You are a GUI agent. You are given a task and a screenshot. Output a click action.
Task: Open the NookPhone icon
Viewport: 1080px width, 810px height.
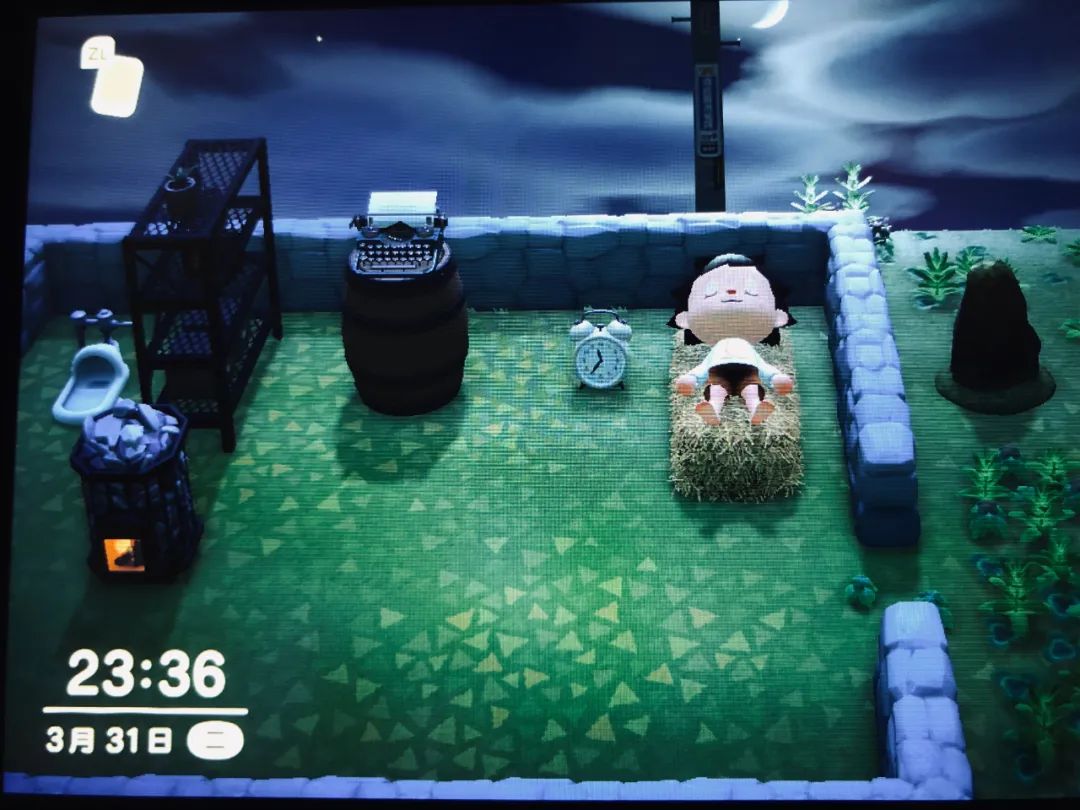[x=116, y=84]
